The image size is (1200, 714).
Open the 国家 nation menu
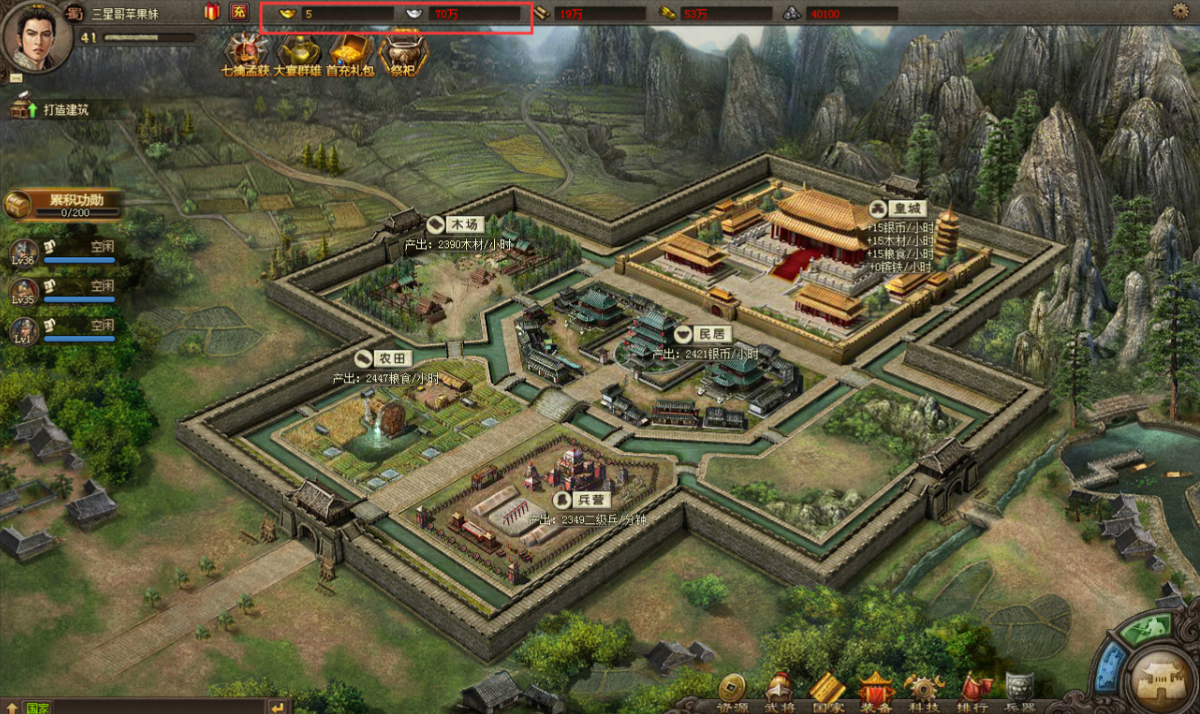pyautogui.click(x=827, y=690)
